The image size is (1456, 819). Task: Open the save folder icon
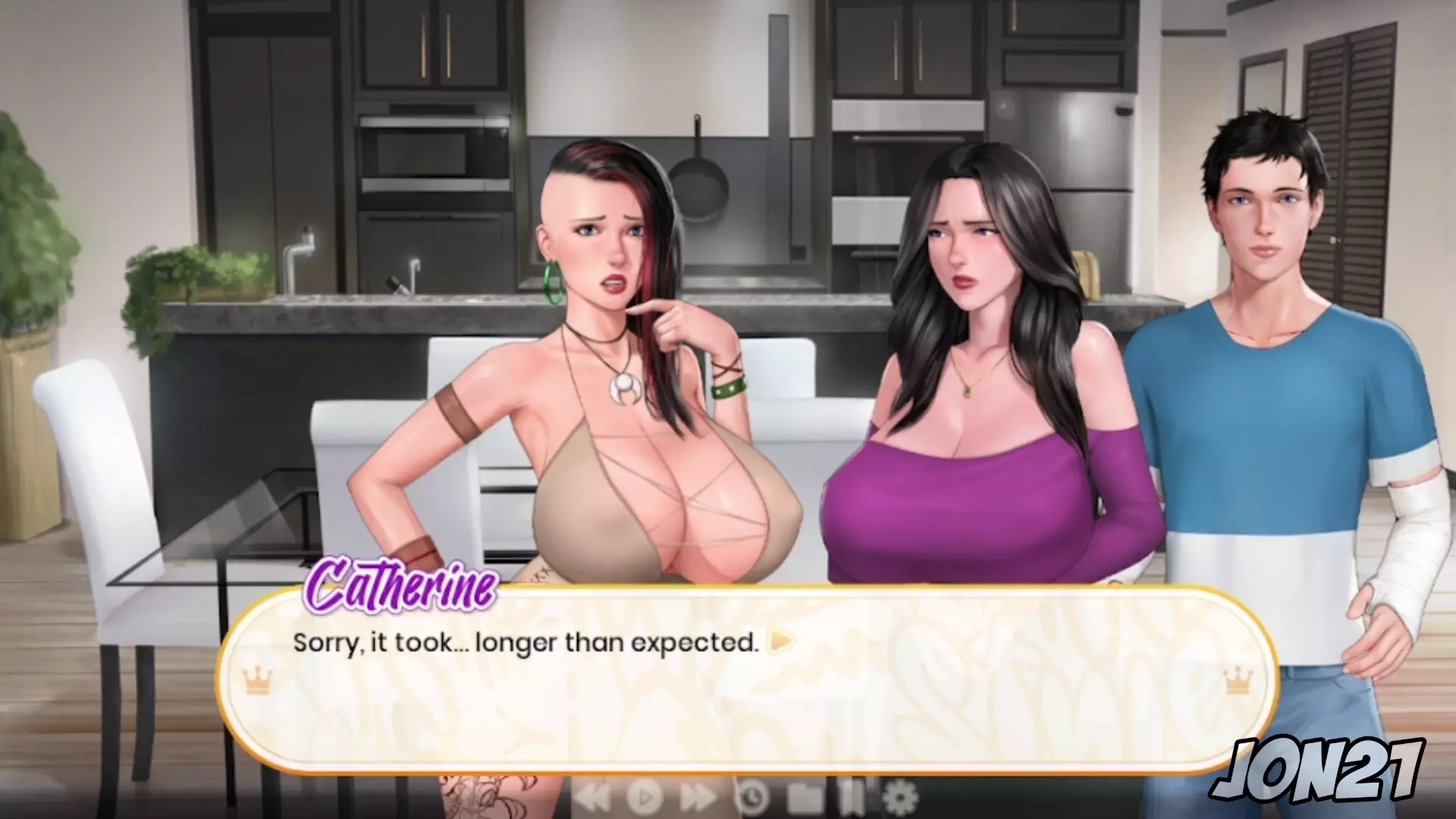tap(805, 797)
